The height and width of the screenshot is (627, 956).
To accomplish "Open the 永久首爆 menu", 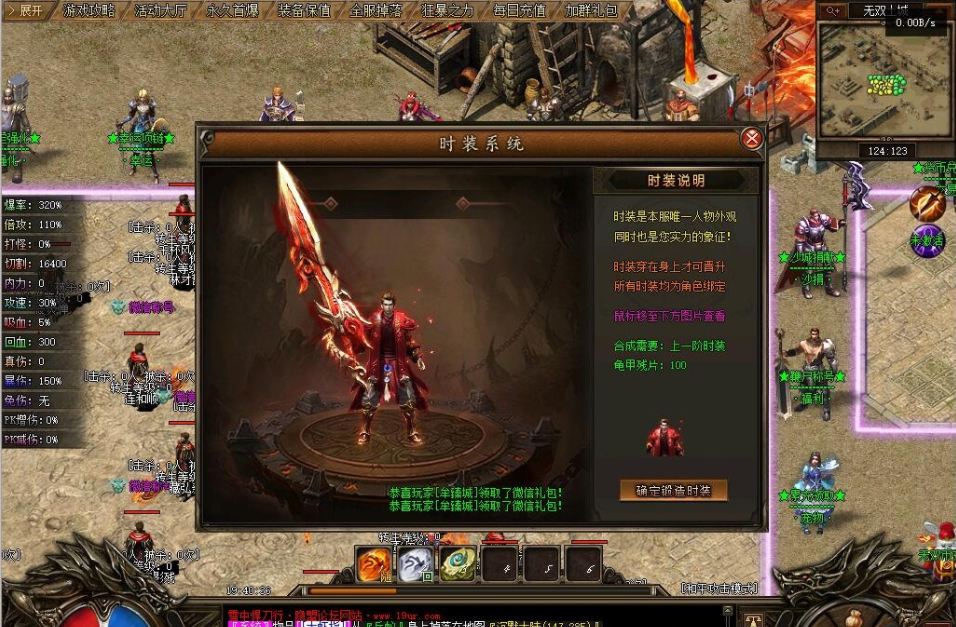I will (x=232, y=11).
